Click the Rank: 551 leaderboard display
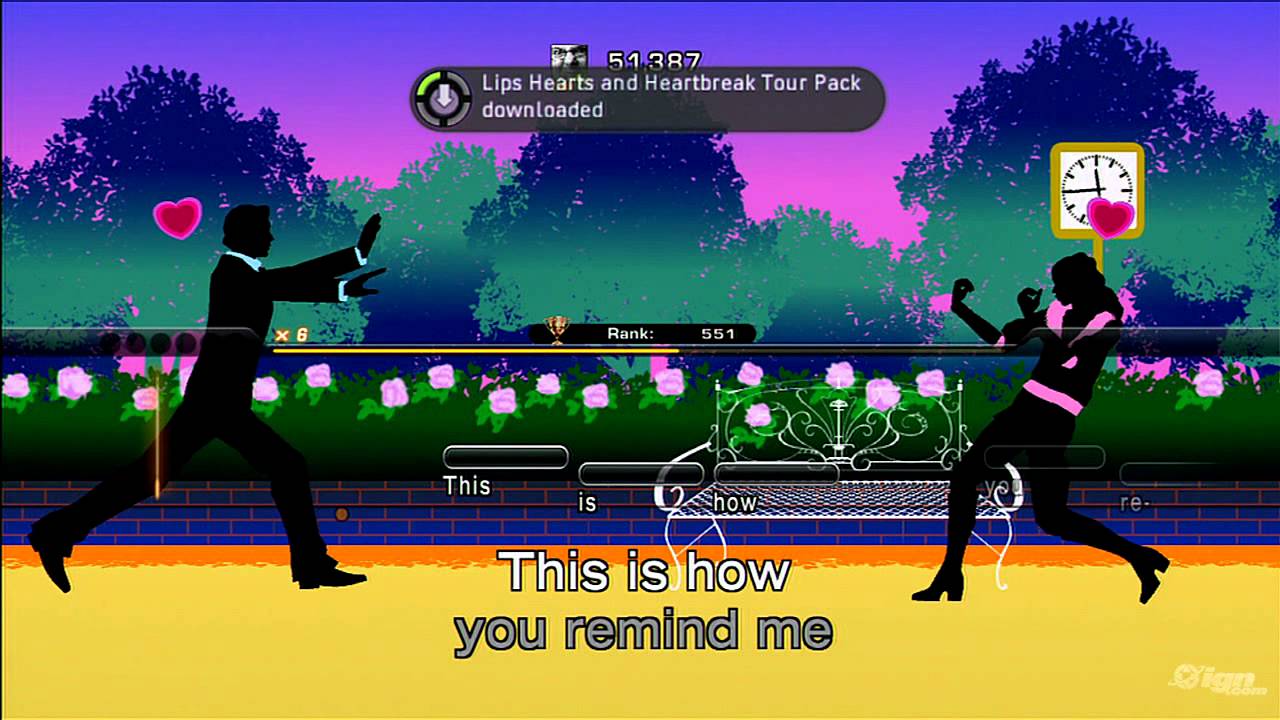This screenshot has width=1280, height=720. coord(668,332)
